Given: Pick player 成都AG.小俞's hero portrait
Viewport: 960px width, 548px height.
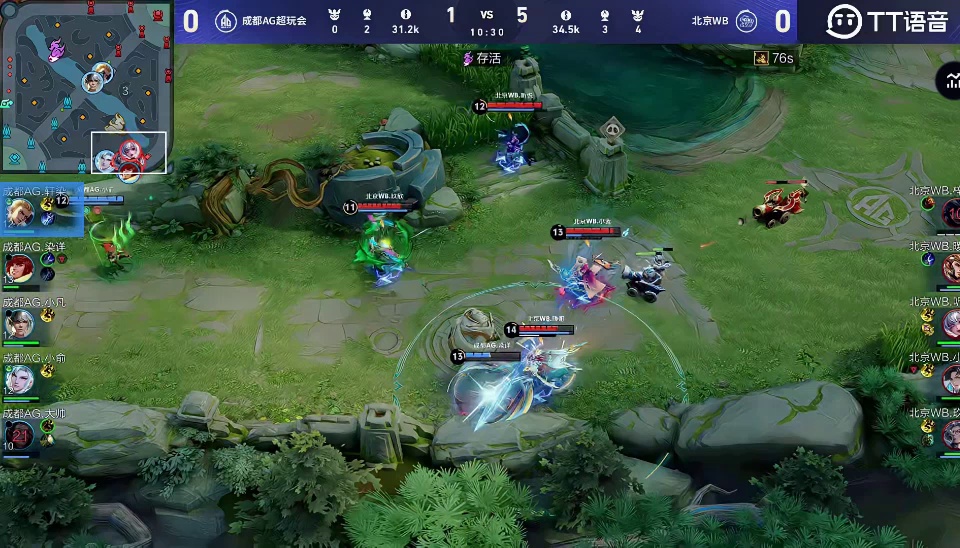Looking at the screenshot, I should click(19, 379).
